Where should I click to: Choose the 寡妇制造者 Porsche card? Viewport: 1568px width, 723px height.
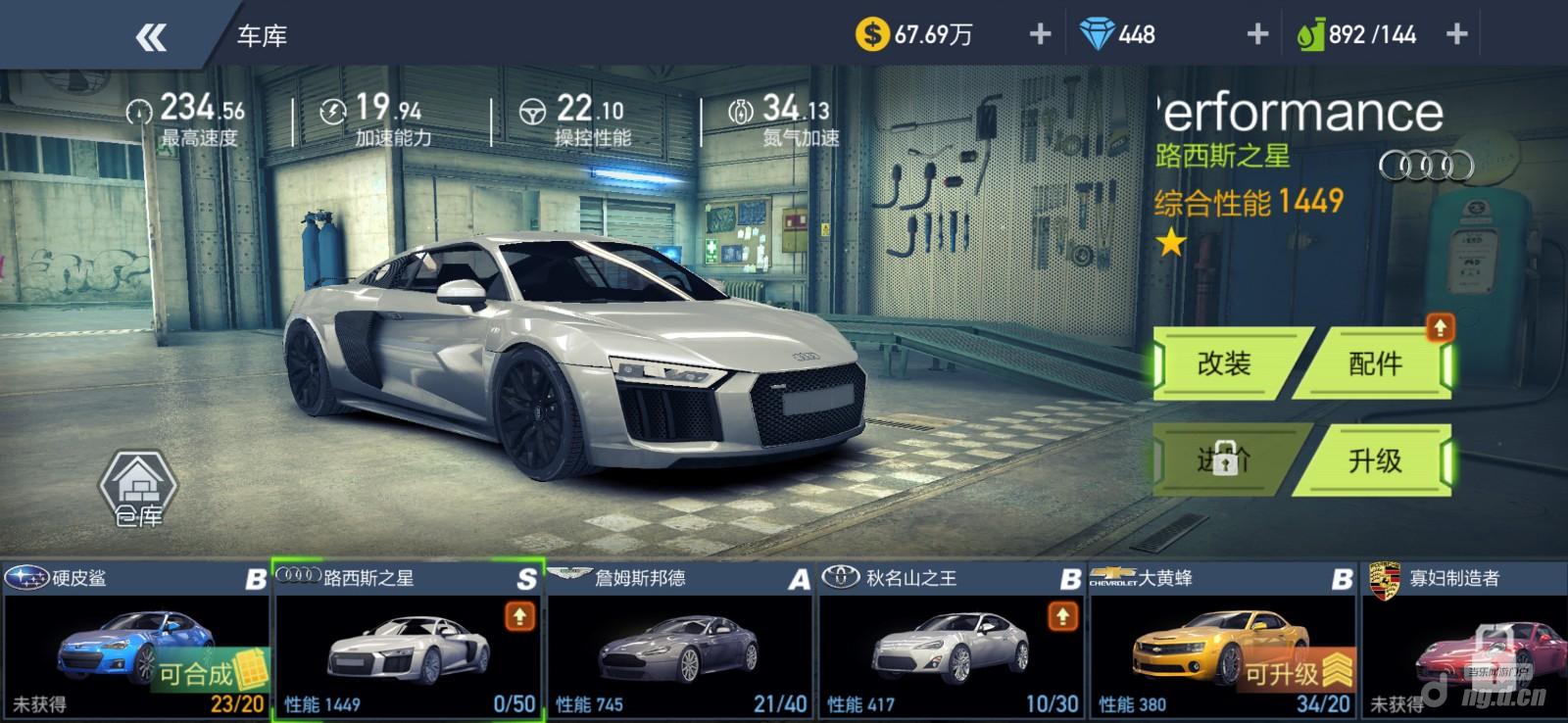[1465, 642]
